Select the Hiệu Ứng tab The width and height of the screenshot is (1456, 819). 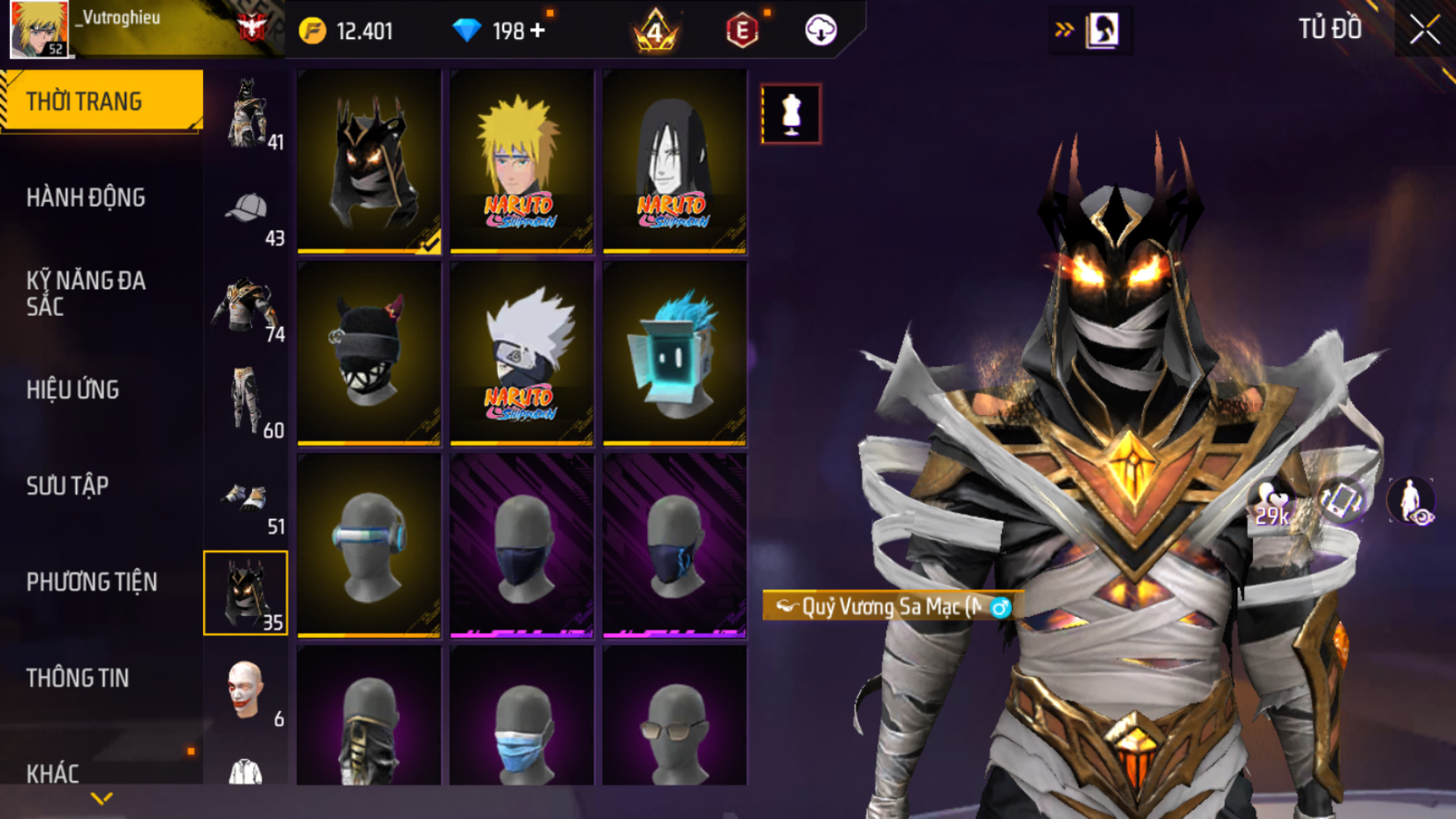coord(73,389)
